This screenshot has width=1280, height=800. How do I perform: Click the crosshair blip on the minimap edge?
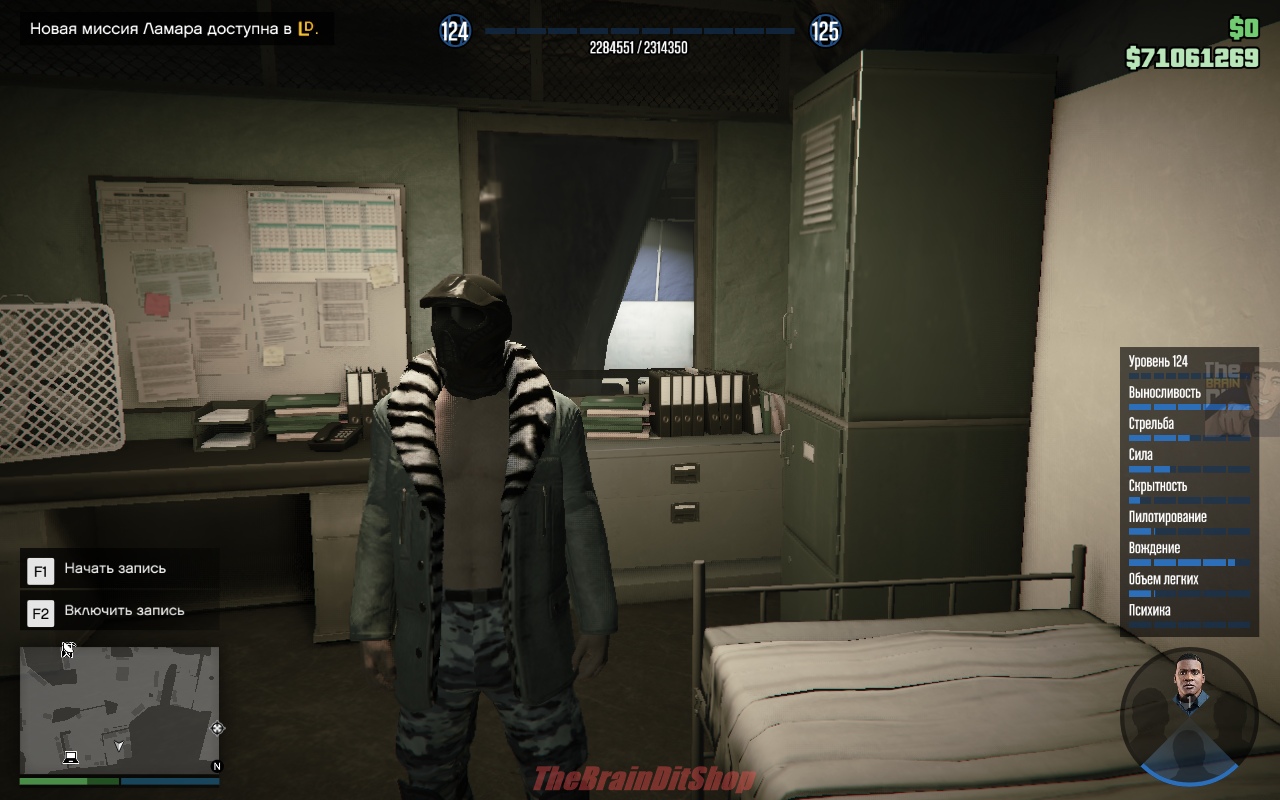pyautogui.click(x=218, y=728)
